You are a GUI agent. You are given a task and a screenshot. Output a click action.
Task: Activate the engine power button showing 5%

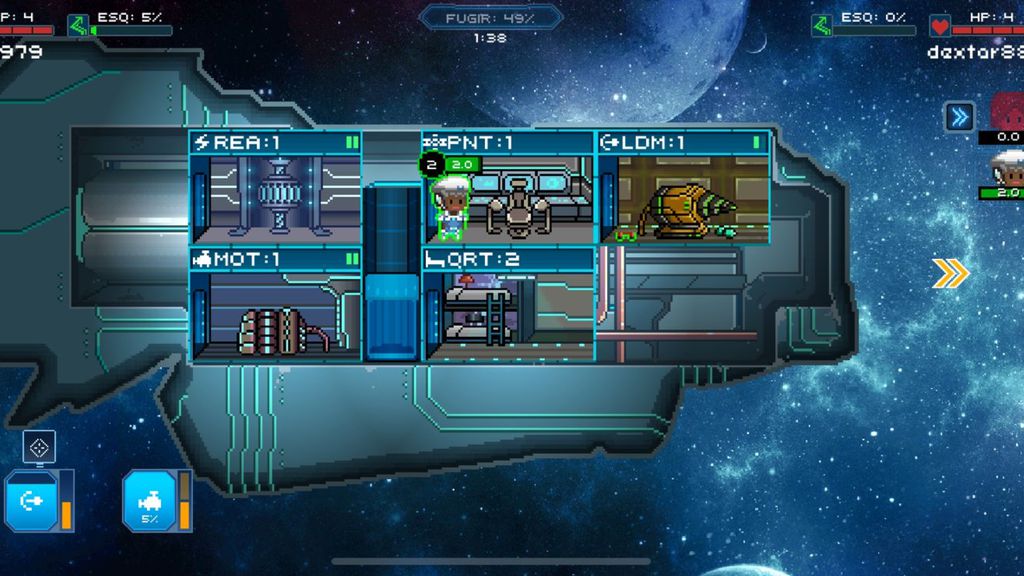150,500
